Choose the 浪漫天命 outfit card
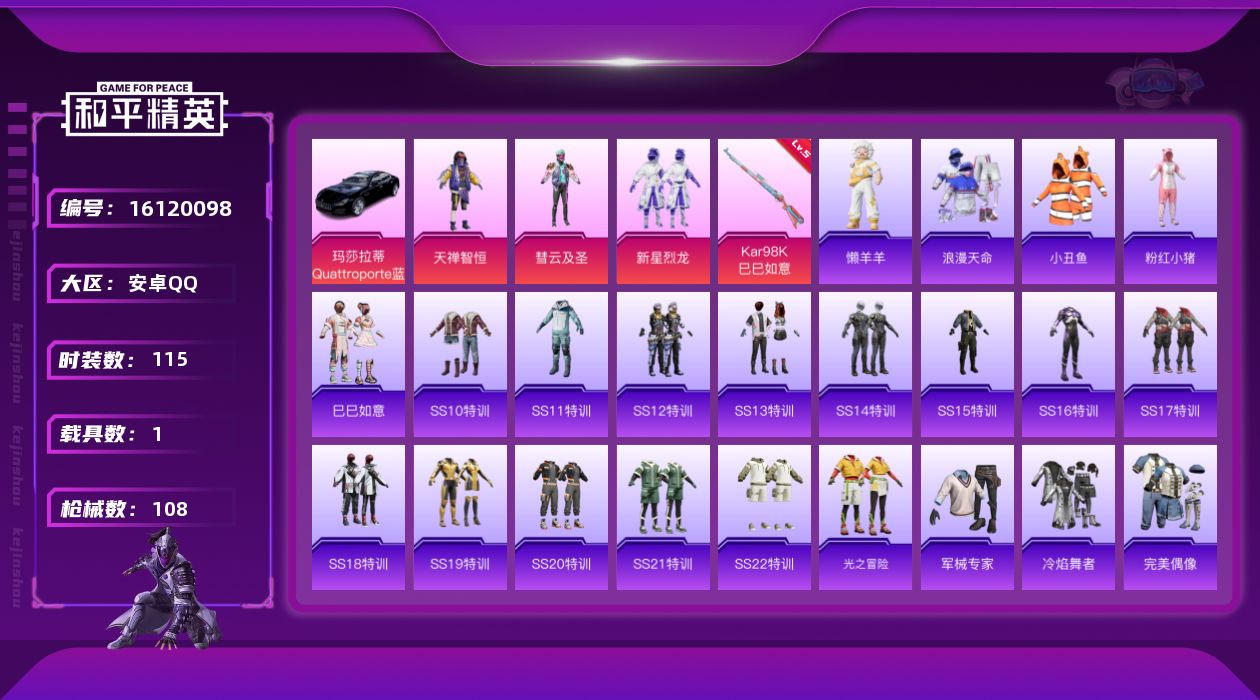This screenshot has width=1260, height=700. pos(967,211)
